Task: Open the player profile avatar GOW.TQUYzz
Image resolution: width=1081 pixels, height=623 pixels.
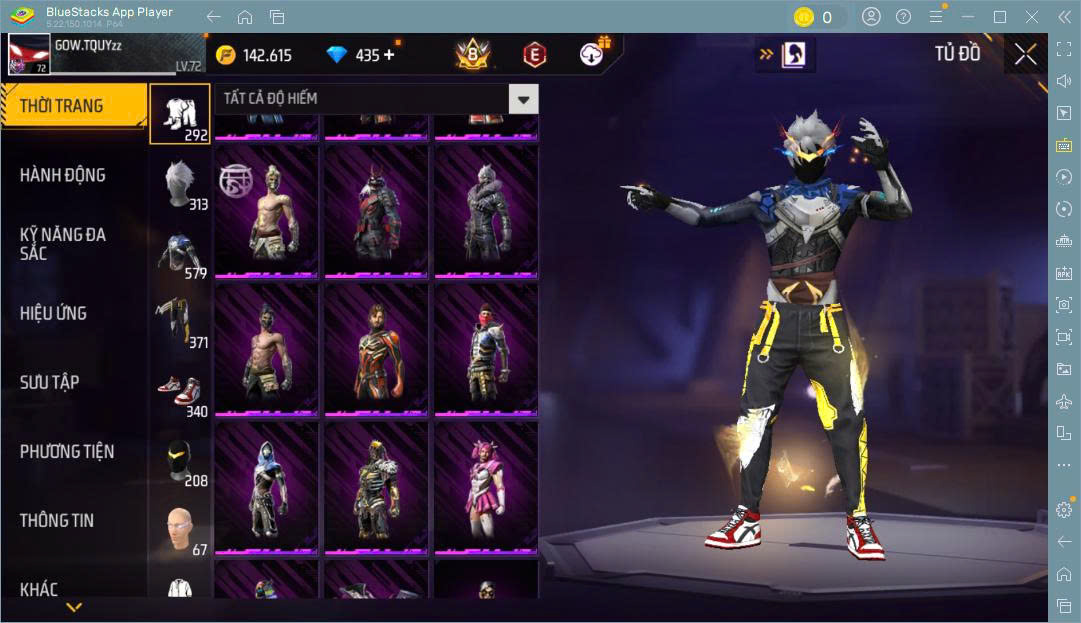Action: [x=30, y=54]
